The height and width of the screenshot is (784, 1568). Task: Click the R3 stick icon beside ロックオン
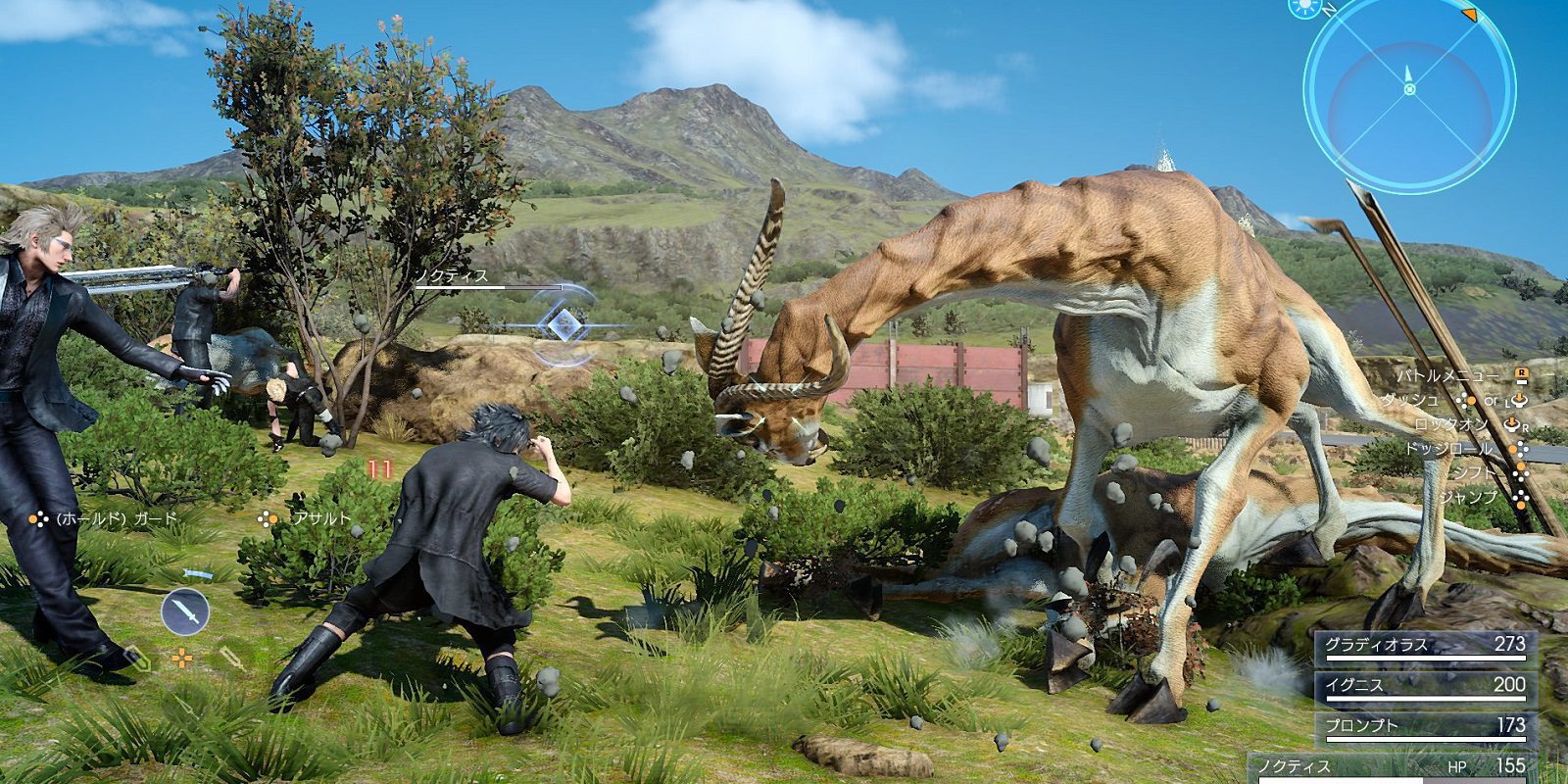[1512, 425]
